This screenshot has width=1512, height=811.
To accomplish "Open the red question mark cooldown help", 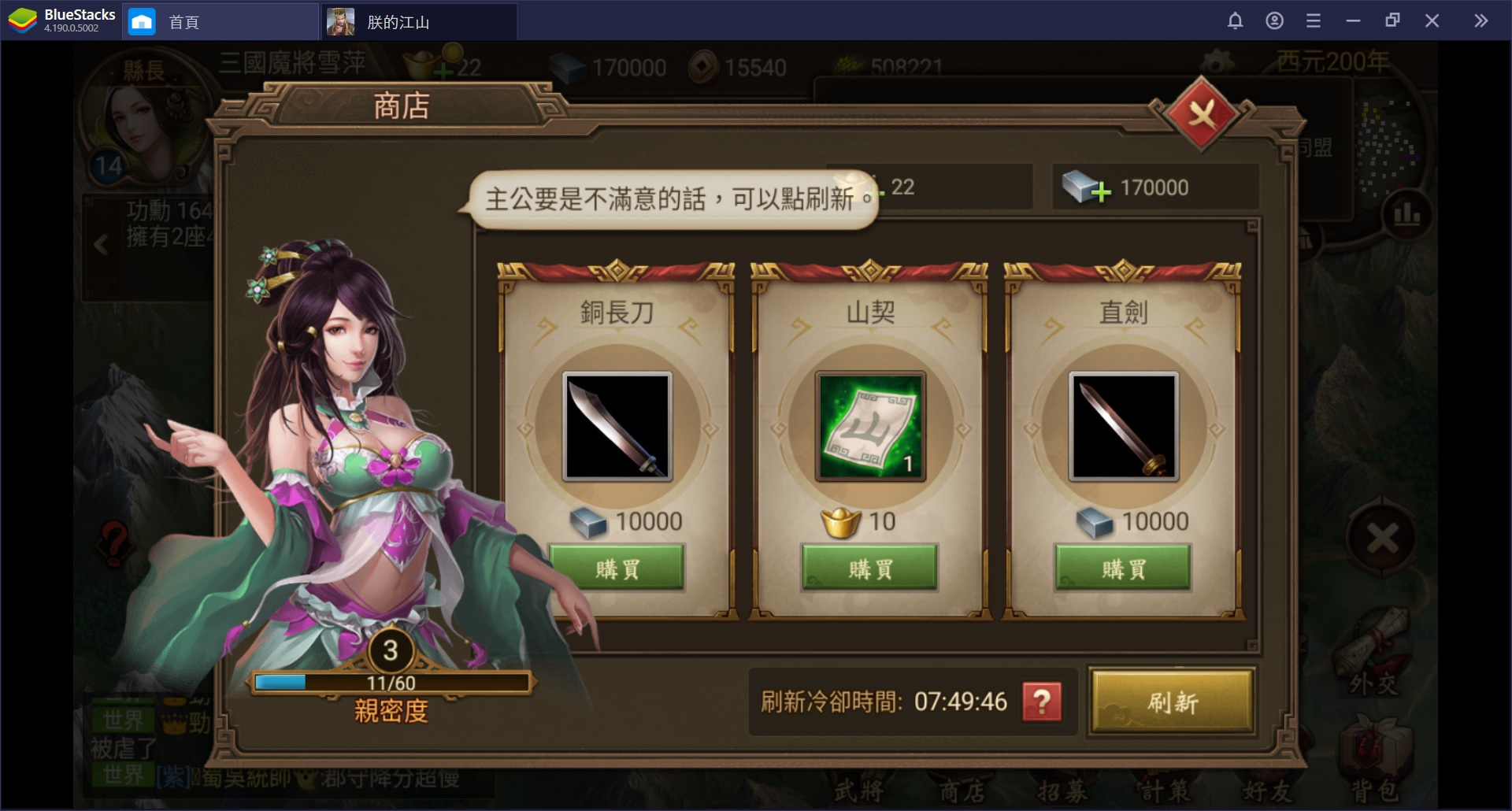I will [x=1041, y=702].
